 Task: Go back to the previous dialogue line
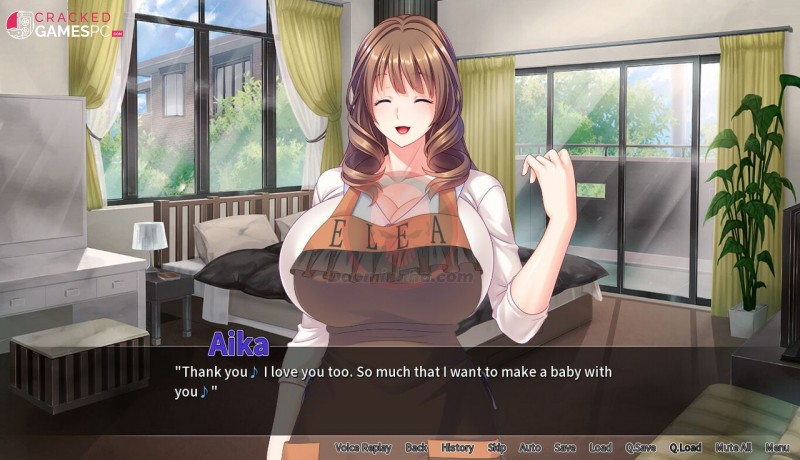click(416, 448)
